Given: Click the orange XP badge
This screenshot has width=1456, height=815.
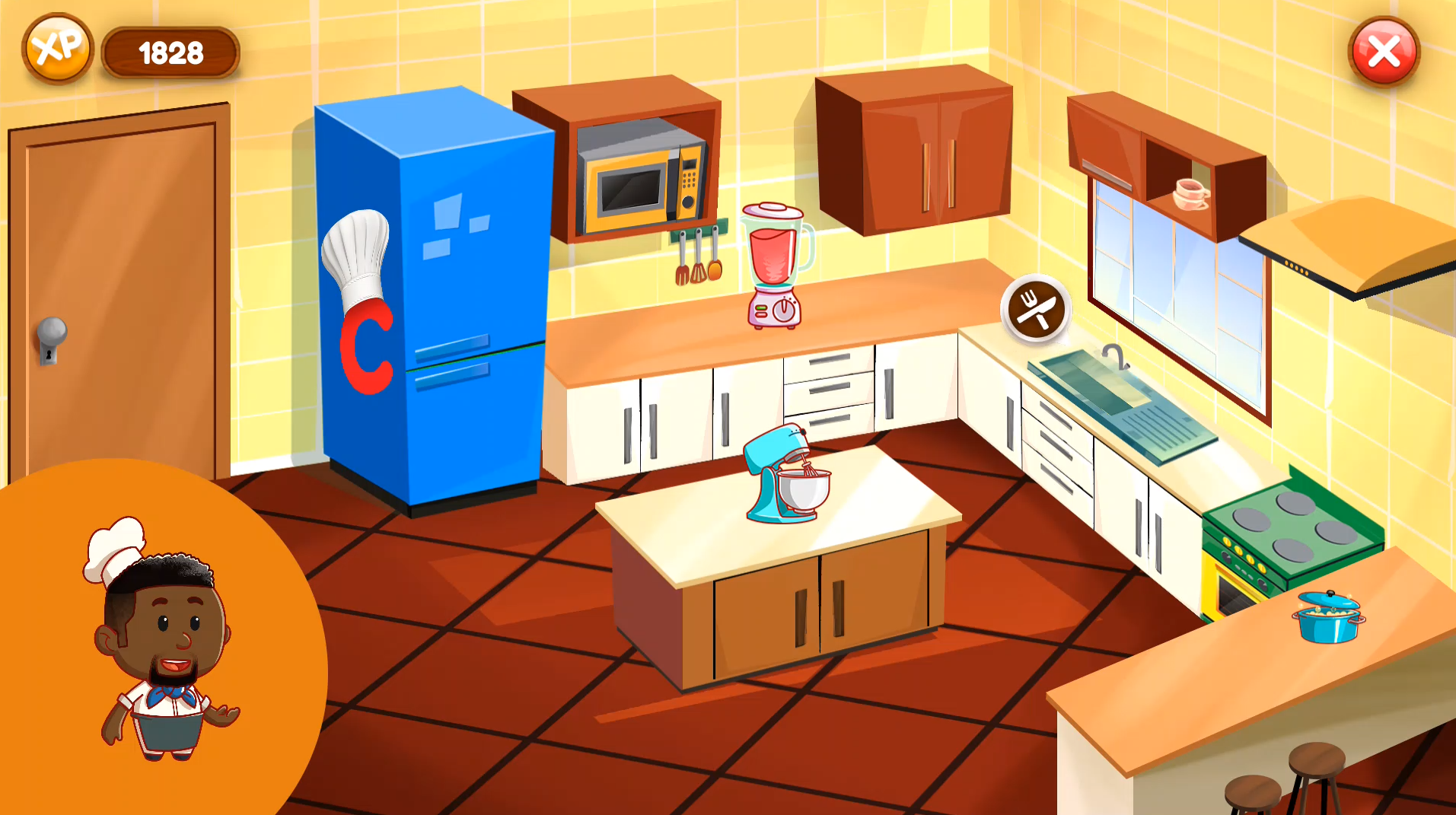Looking at the screenshot, I should (x=58, y=49).
